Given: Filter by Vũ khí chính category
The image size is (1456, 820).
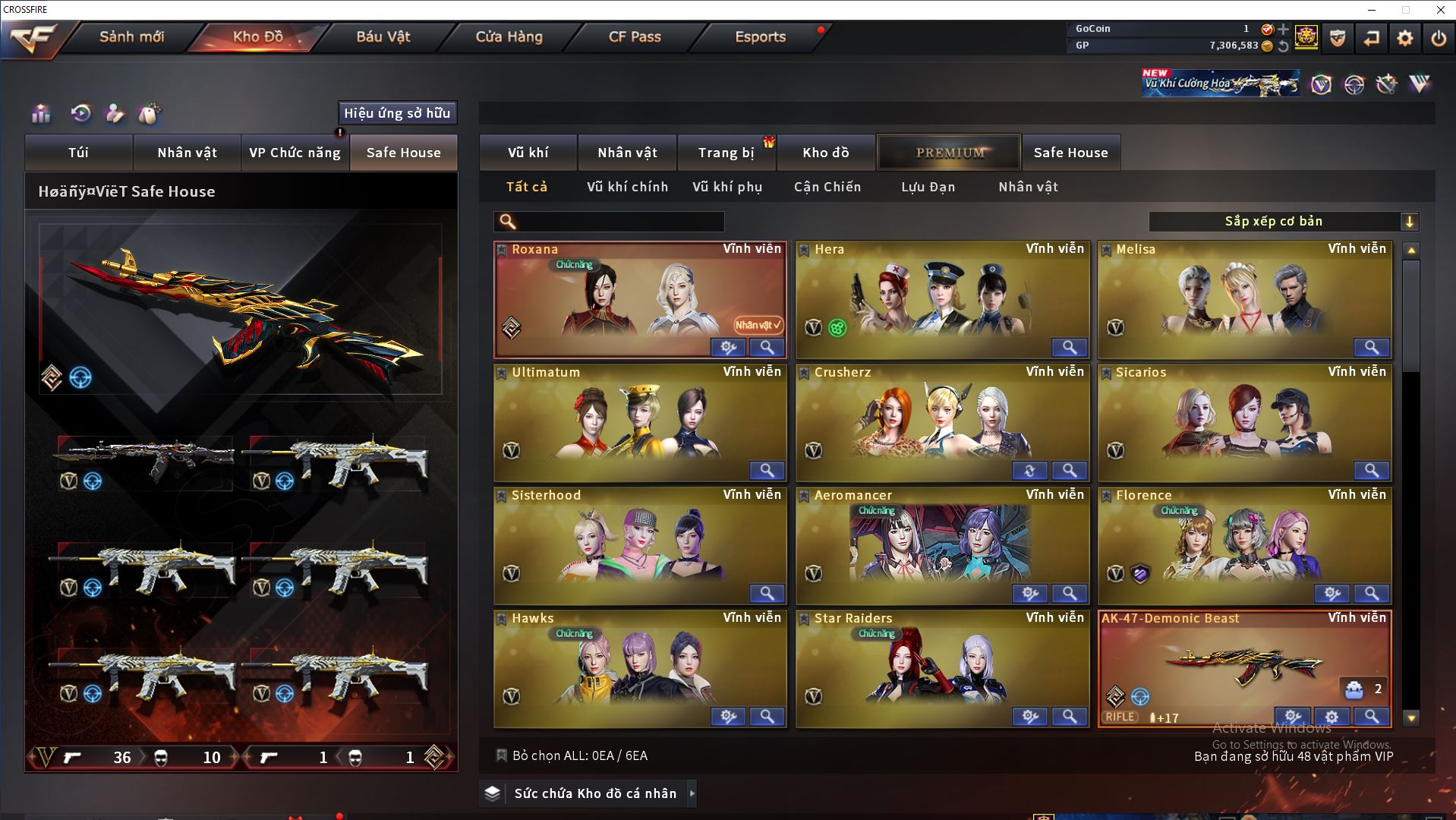Looking at the screenshot, I should [x=627, y=187].
